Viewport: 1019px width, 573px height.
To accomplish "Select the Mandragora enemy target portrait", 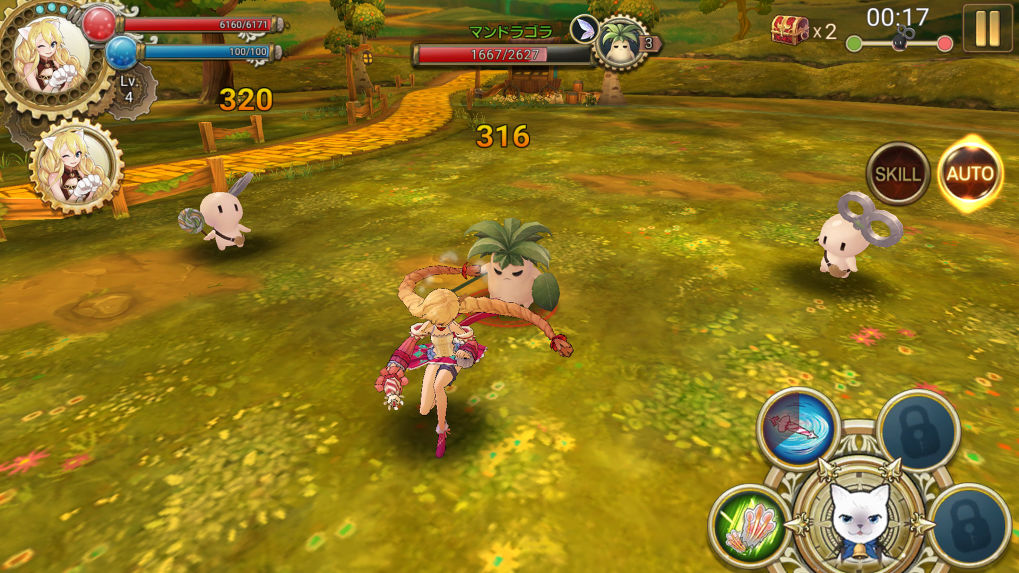I will point(621,42).
